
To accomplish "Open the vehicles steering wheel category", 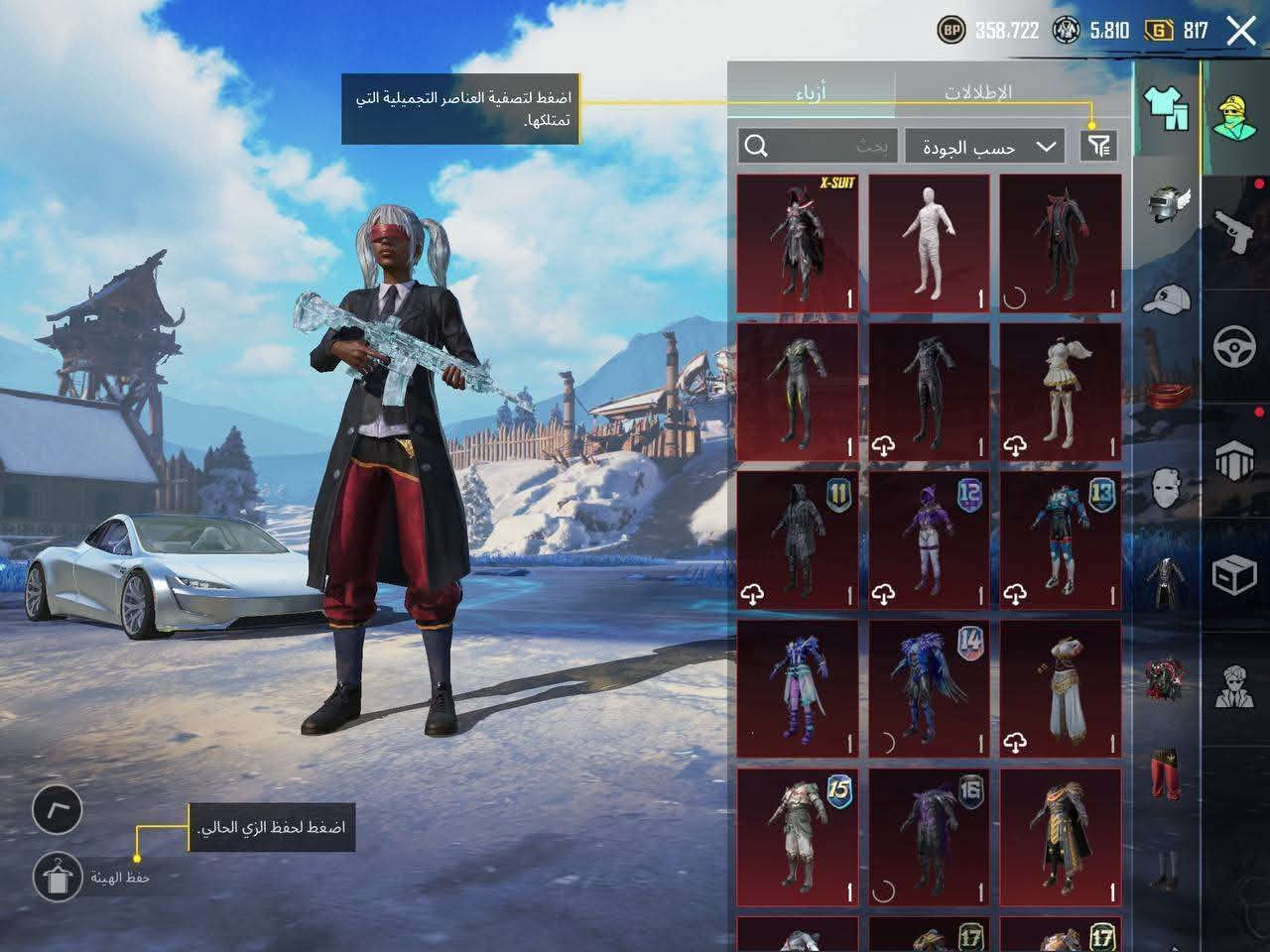I will (x=1235, y=347).
